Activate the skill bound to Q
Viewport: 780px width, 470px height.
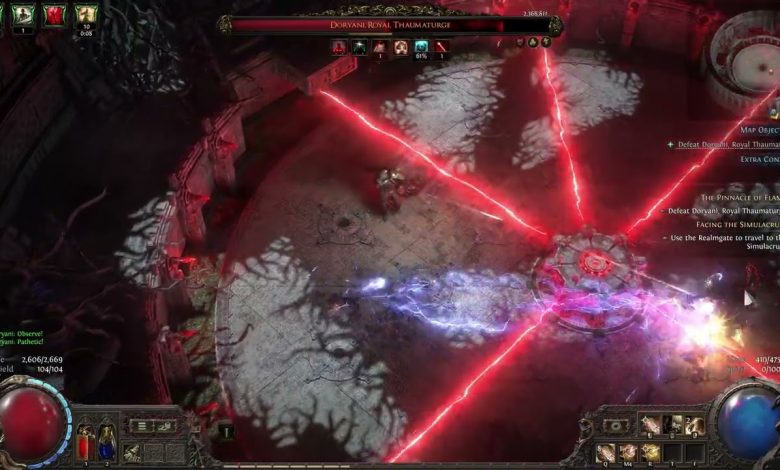tap(605, 452)
